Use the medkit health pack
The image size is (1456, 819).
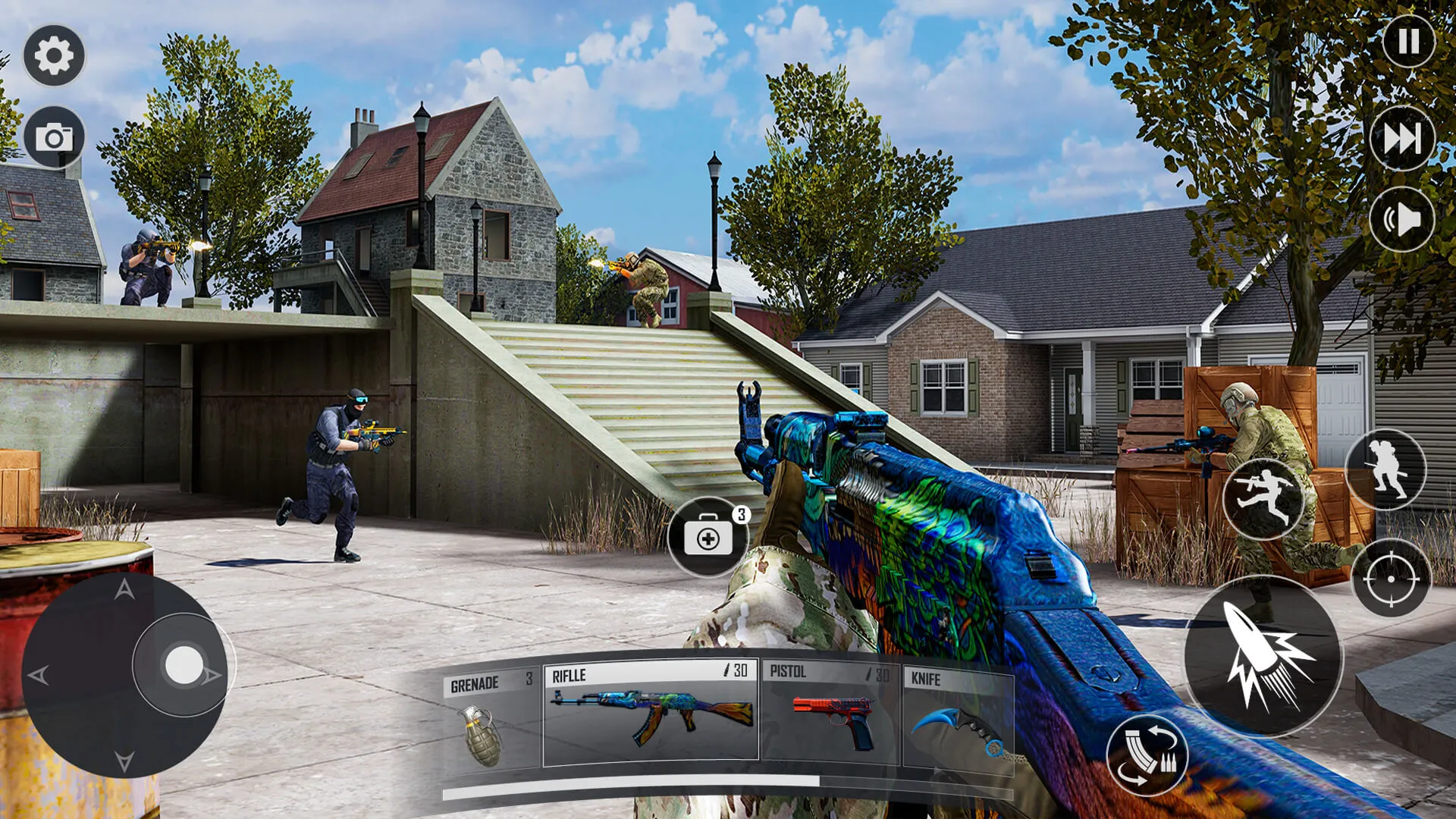tap(708, 537)
